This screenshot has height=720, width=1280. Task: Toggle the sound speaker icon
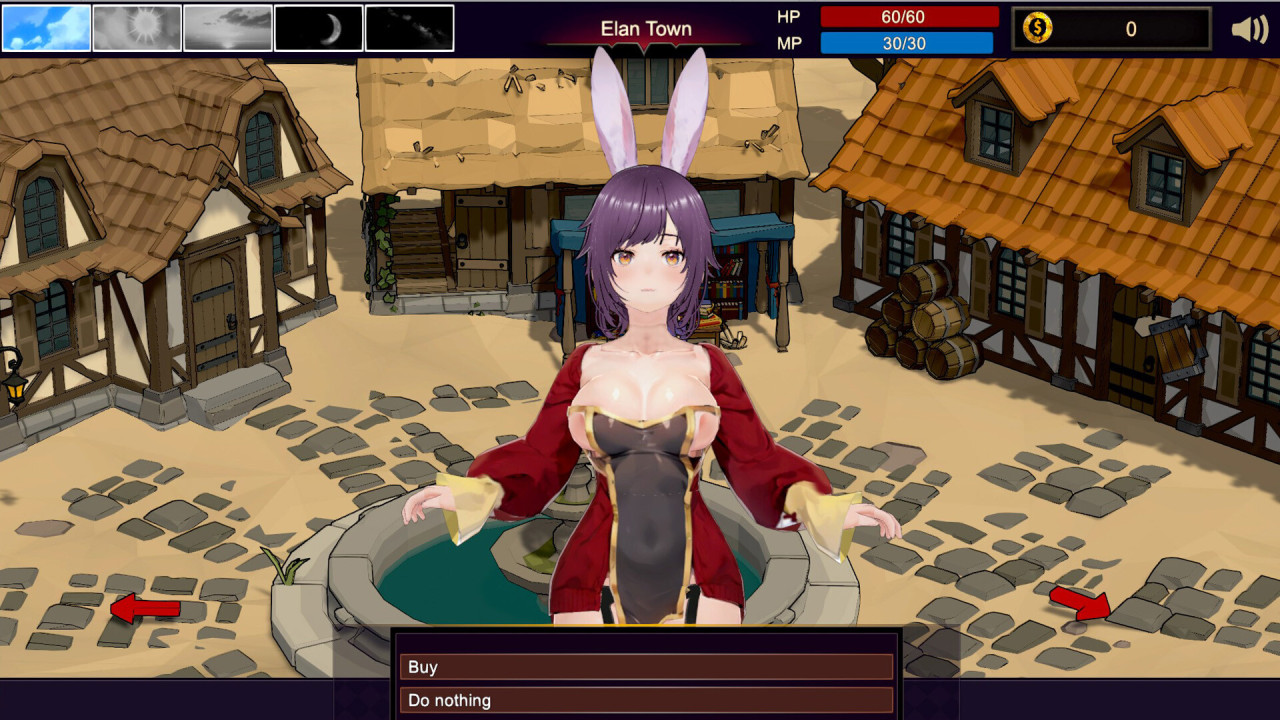(1249, 29)
